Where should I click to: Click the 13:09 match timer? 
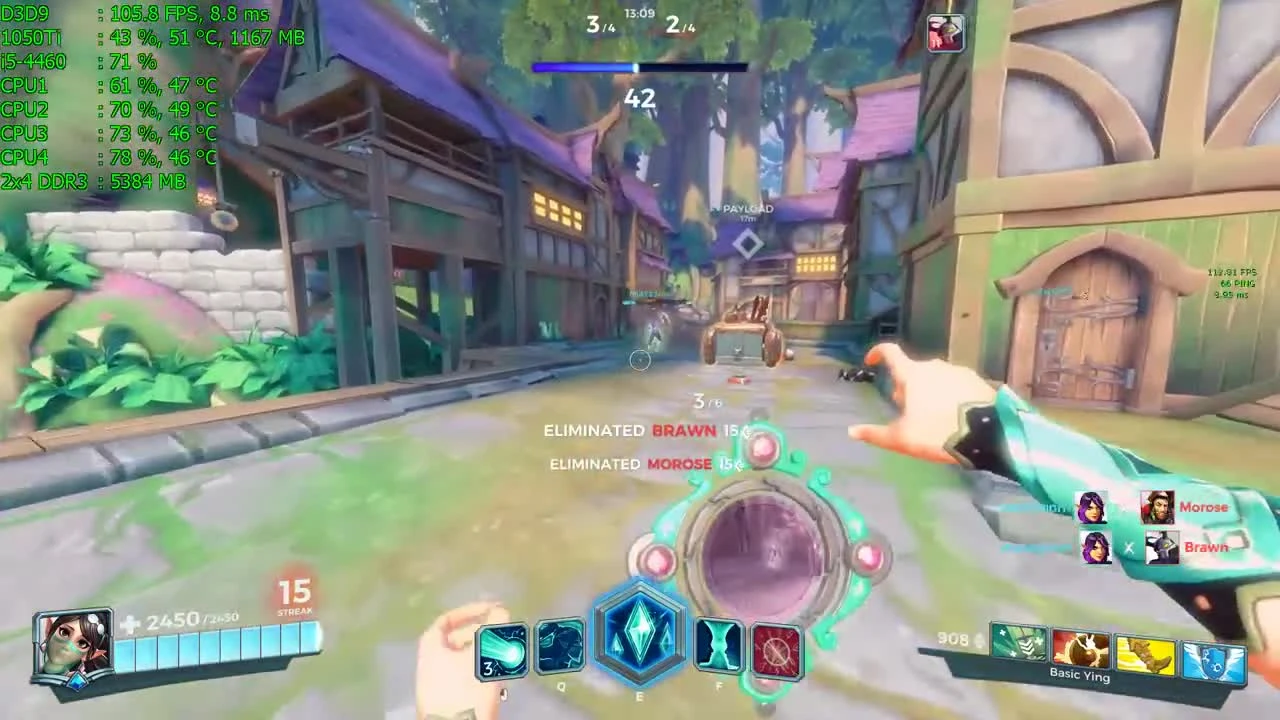click(x=640, y=14)
